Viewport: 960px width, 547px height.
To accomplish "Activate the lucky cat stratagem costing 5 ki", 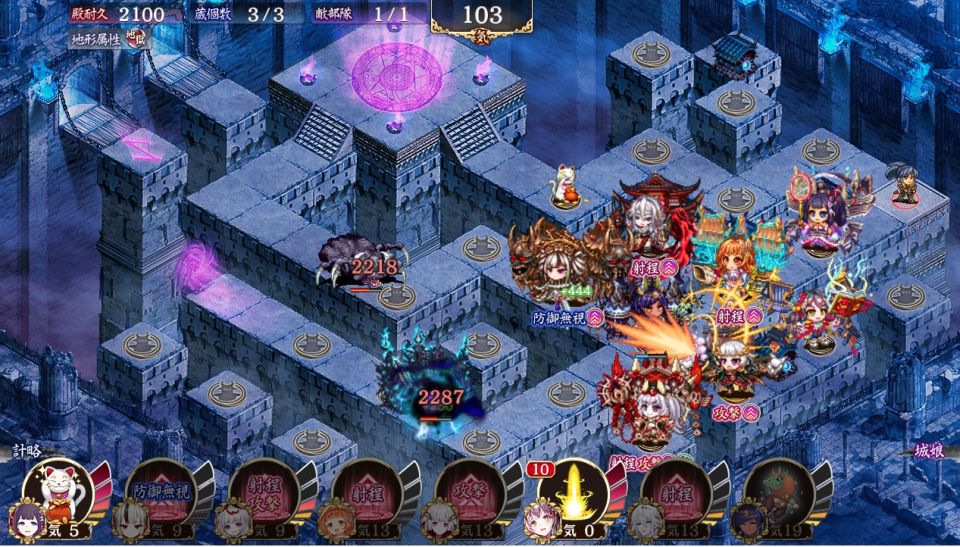I will click(58, 492).
